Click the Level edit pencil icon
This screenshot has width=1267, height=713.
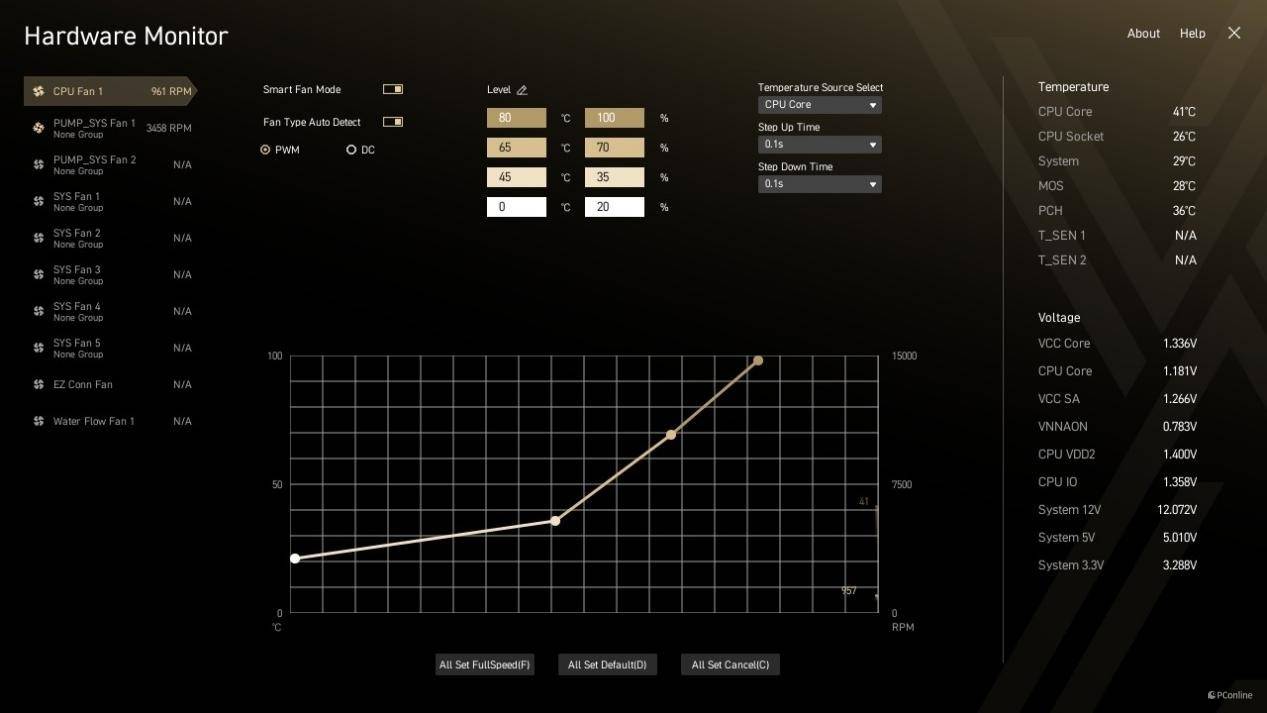pos(522,90)
